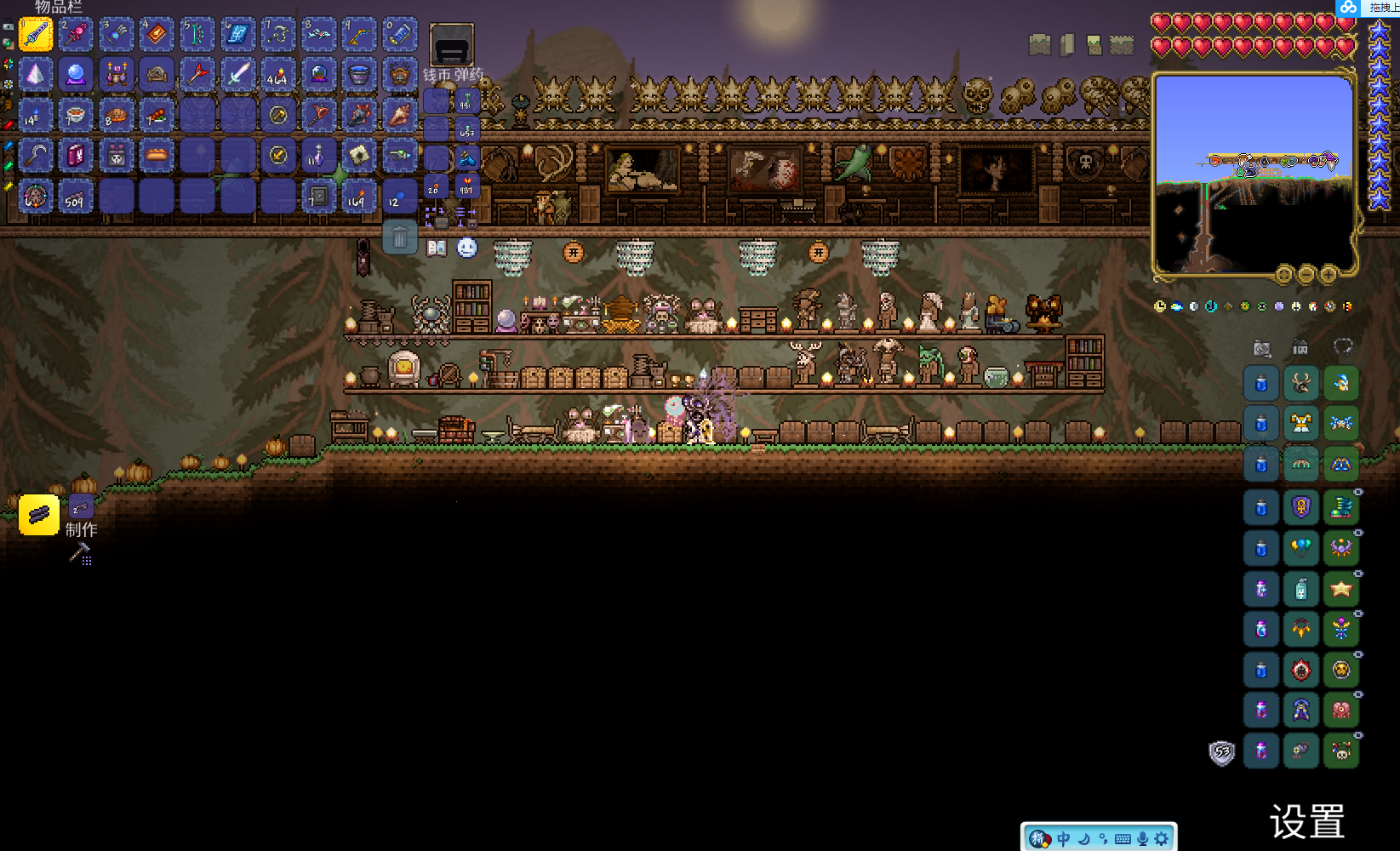The width and height of the screenshot is (1400, 851).
Task: Pick the orange spell tome in hotbar slot 4
Action: [157, 34]
